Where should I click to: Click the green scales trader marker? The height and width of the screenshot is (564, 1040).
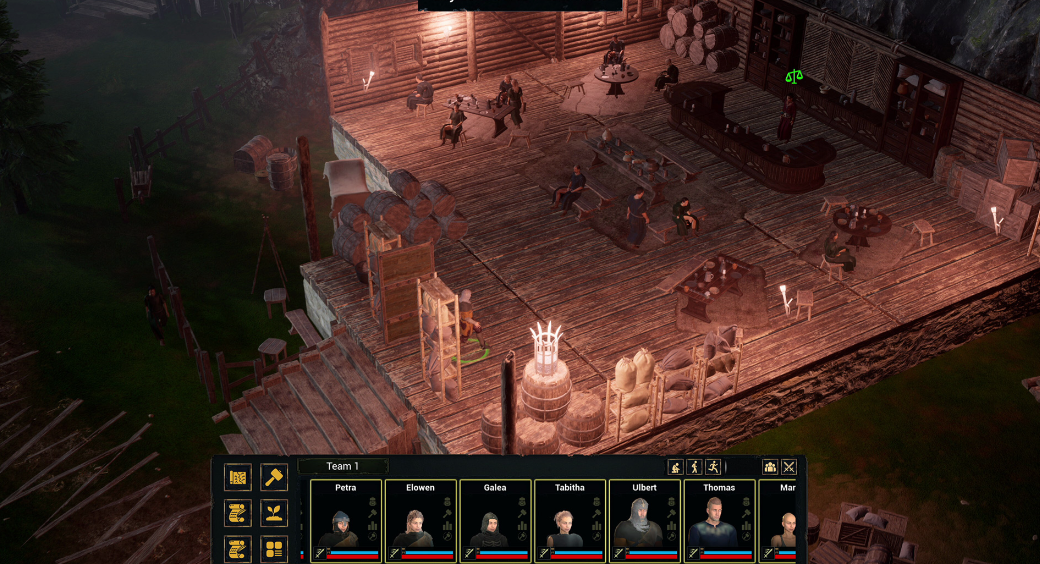794,76
